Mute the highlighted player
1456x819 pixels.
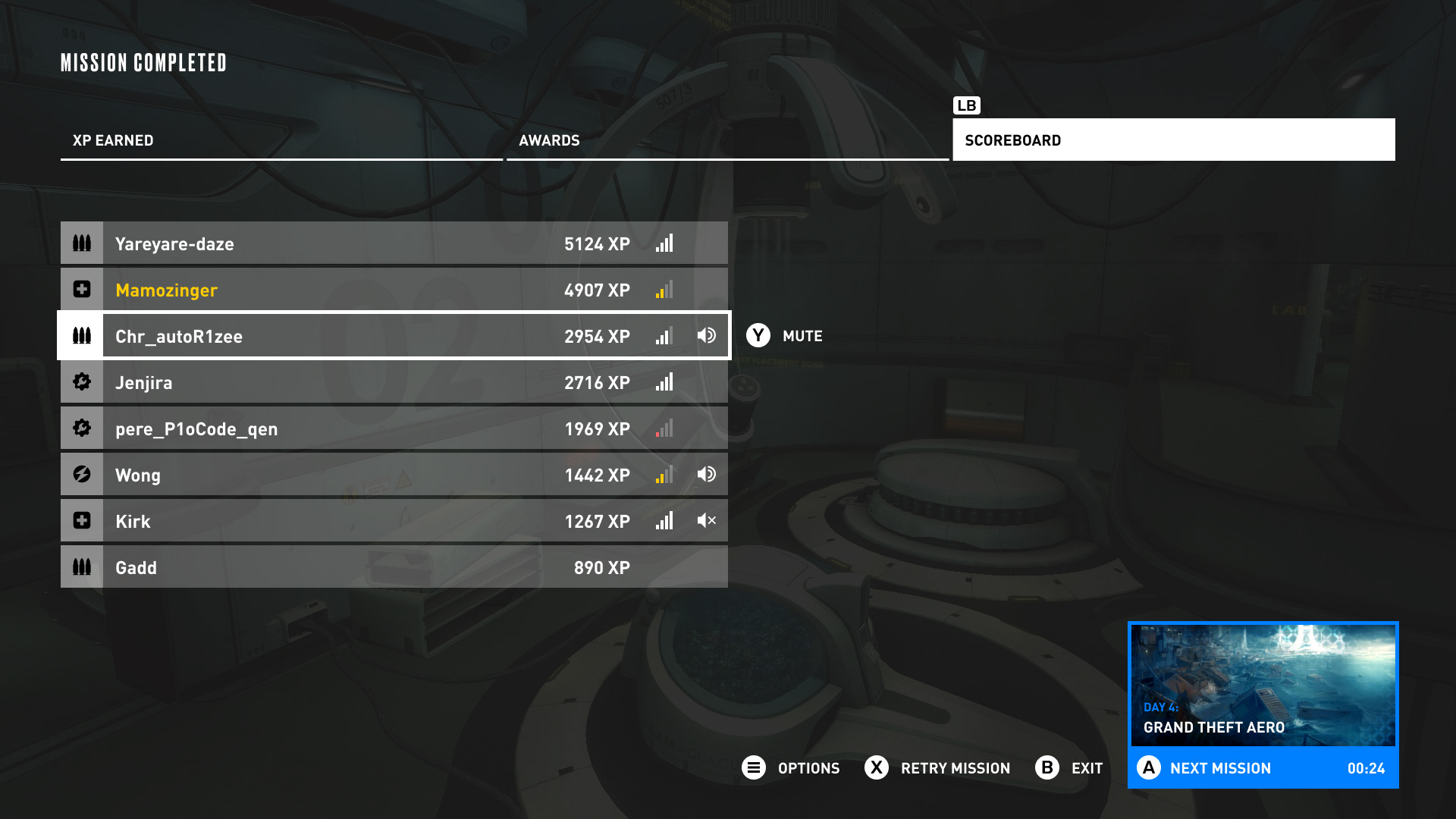click(784, 336)
